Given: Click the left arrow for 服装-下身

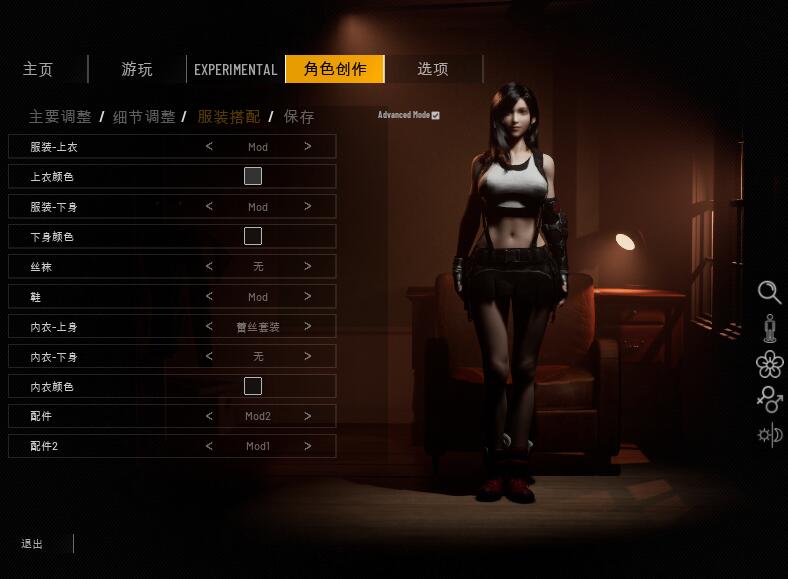Looking at the screenshot, I should coord(209,206).
